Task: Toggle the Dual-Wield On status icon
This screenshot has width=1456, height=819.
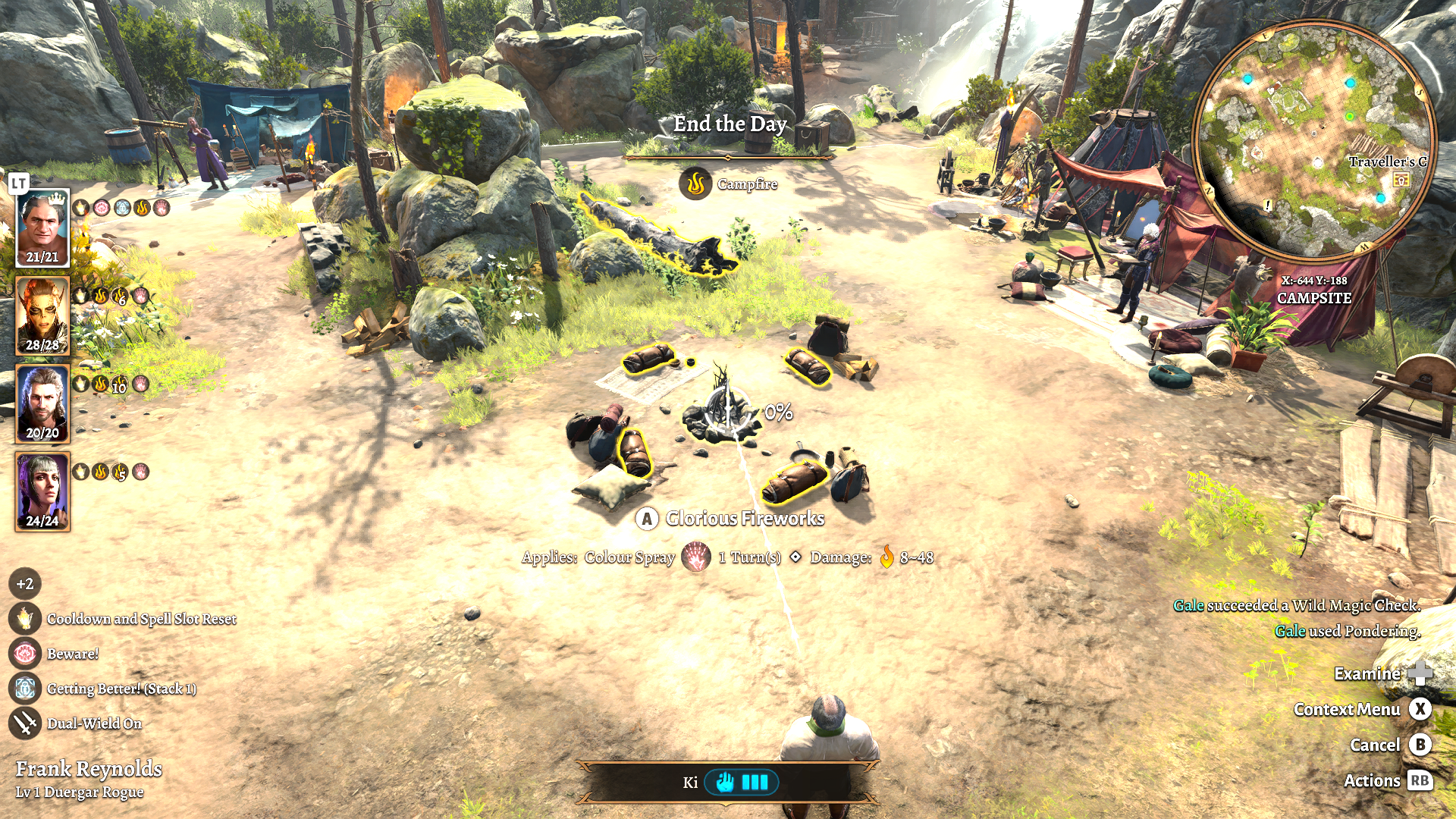Action: tap(25, 723)
